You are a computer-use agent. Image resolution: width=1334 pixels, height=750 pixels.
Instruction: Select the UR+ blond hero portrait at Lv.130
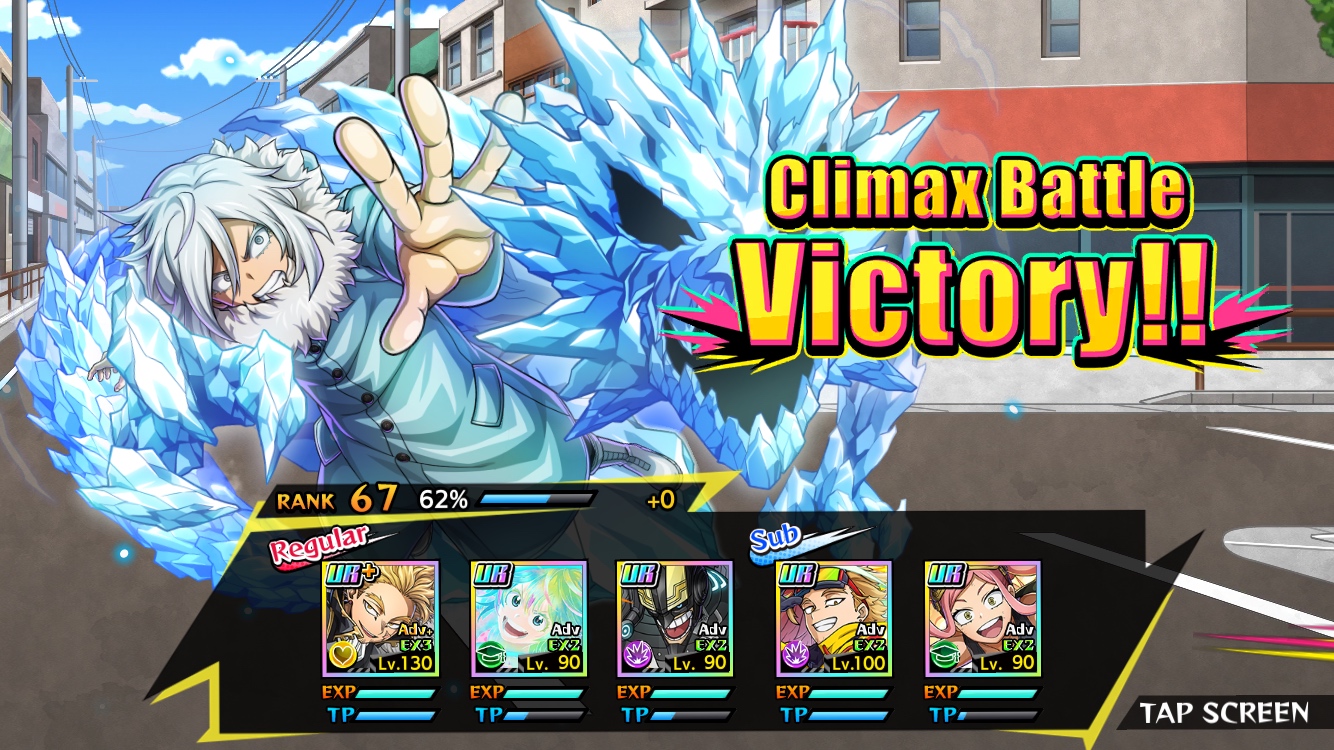[381, 619]
